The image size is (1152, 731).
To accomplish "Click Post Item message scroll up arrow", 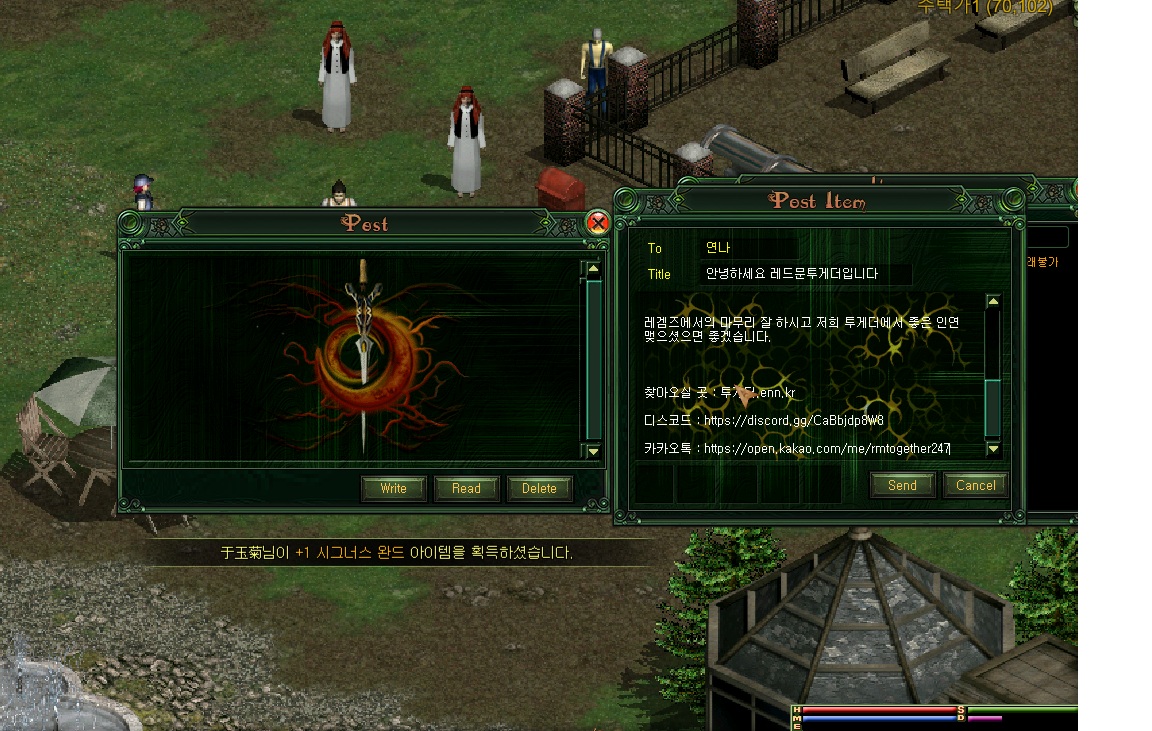I will click(x=993, y=301).
